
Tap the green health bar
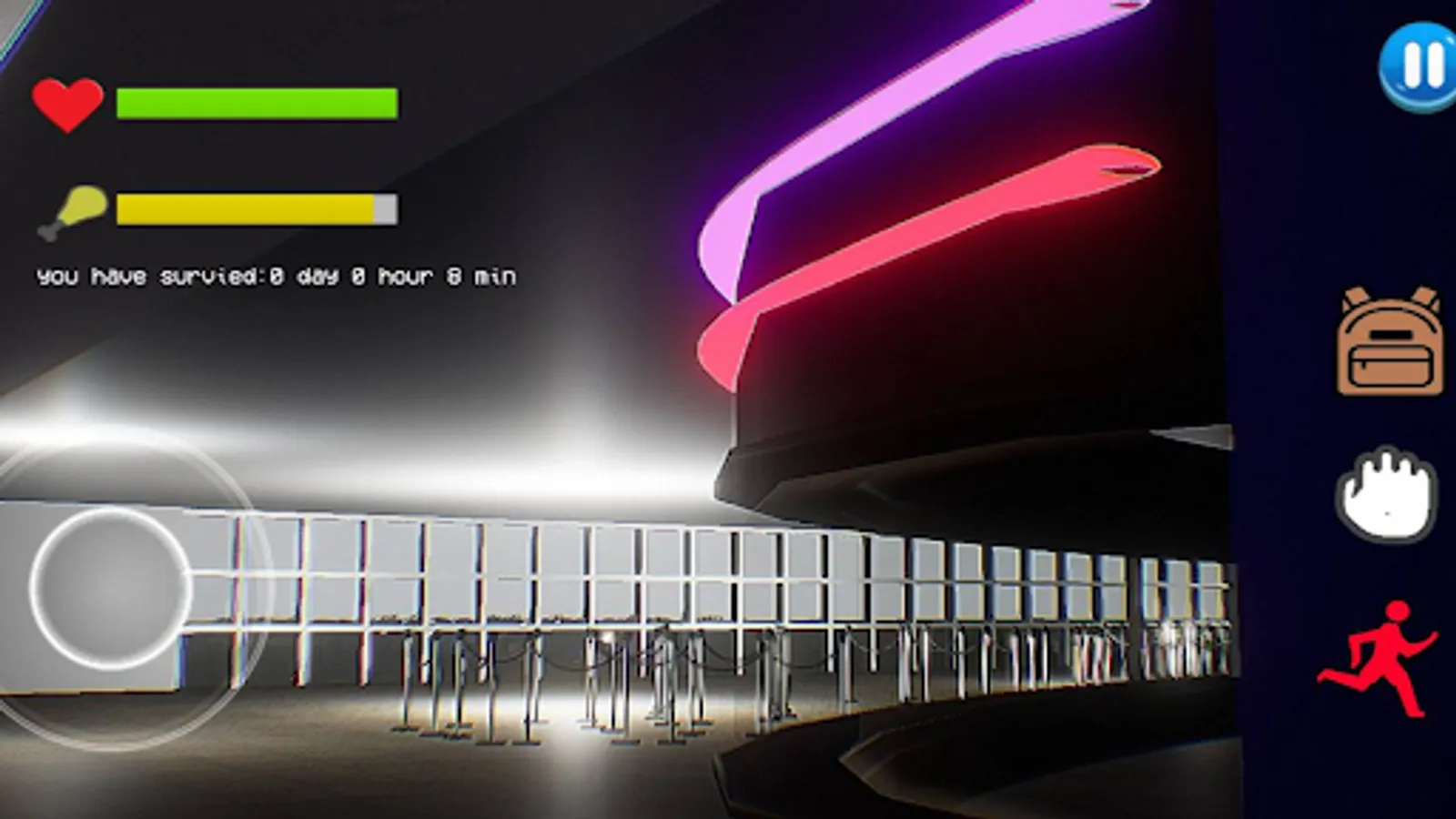255,103
